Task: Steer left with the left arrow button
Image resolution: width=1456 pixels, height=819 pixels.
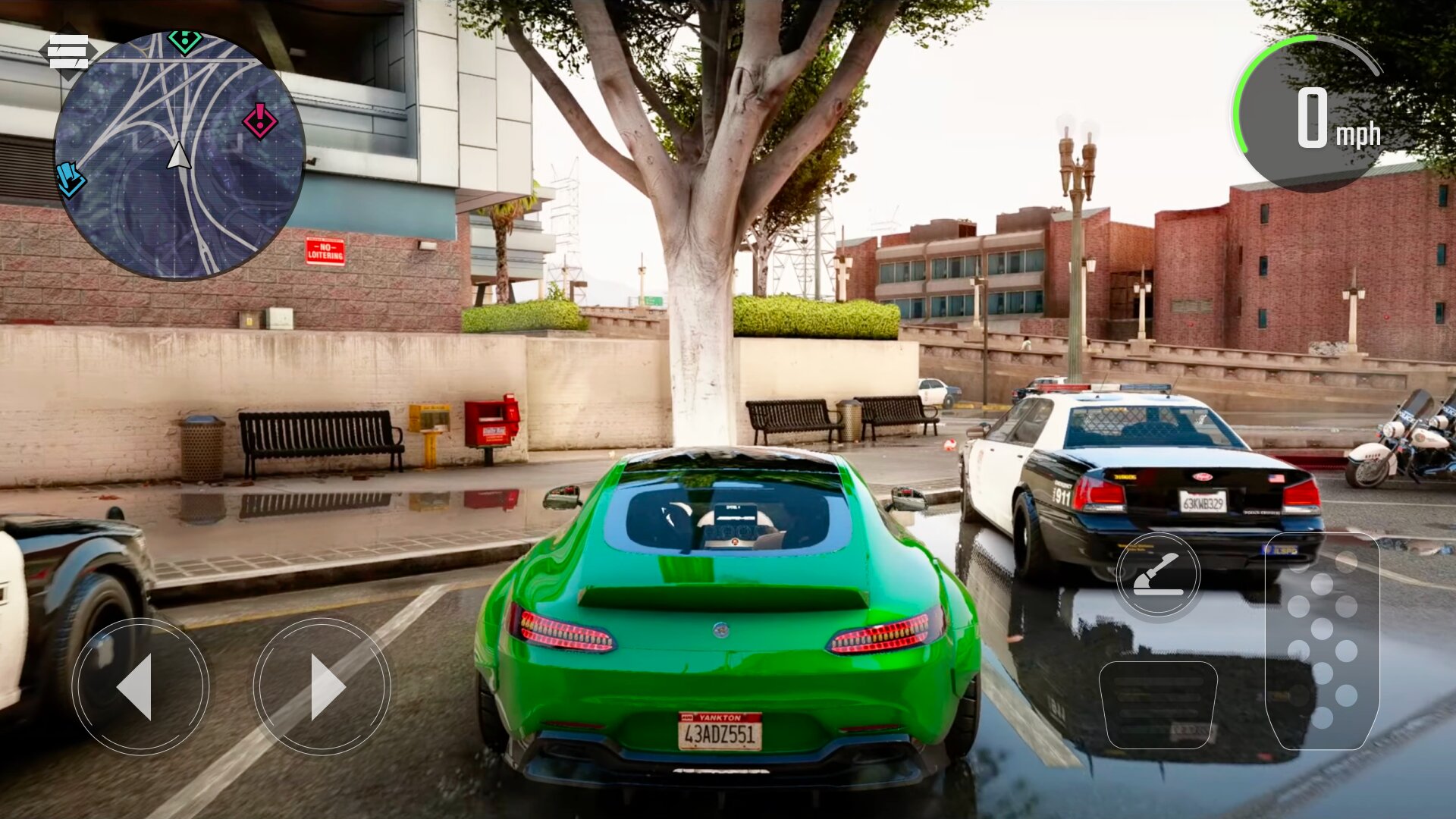Action: pos(140,686)
